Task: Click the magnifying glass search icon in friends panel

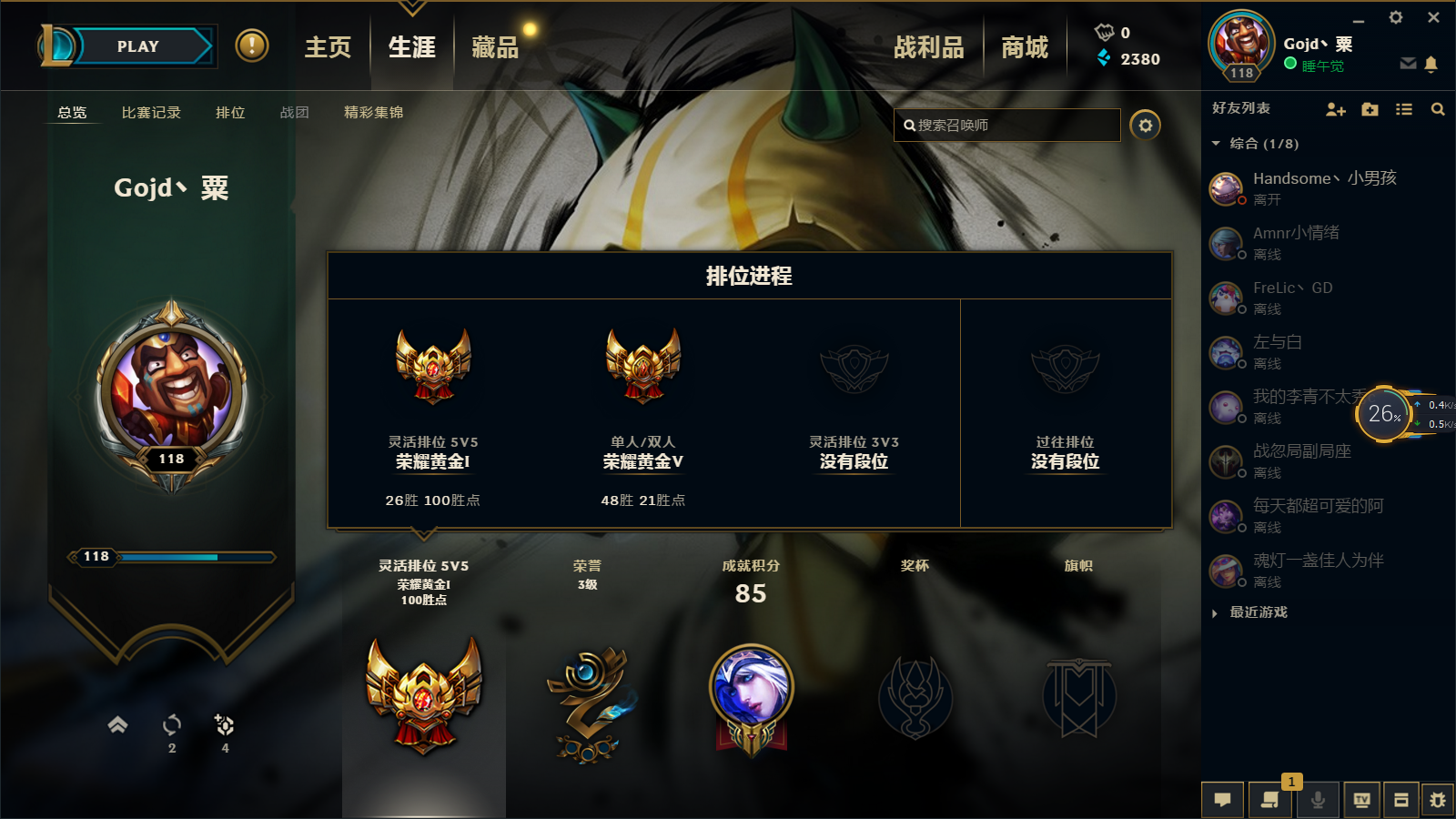Action: click(1438, 109)
